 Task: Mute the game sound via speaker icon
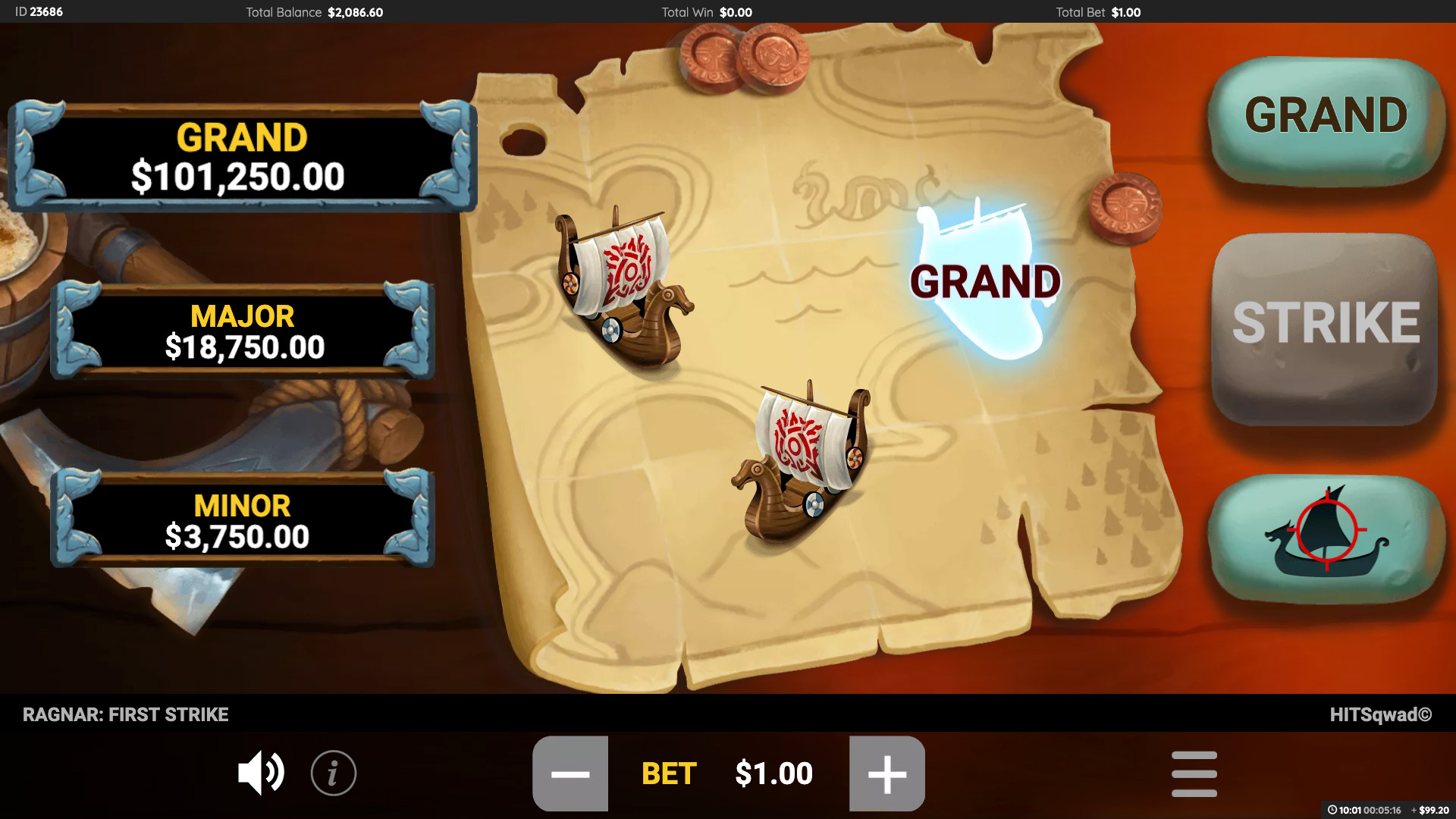[261, 773]
